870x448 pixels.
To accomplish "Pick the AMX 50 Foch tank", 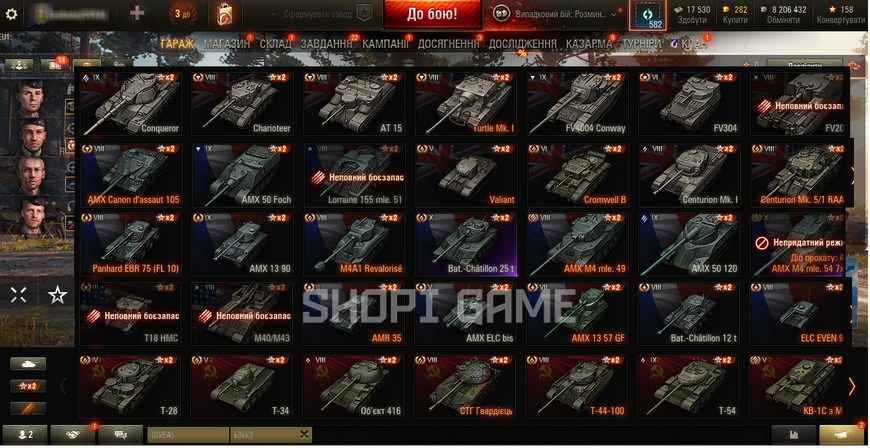I will coord(243,175).
